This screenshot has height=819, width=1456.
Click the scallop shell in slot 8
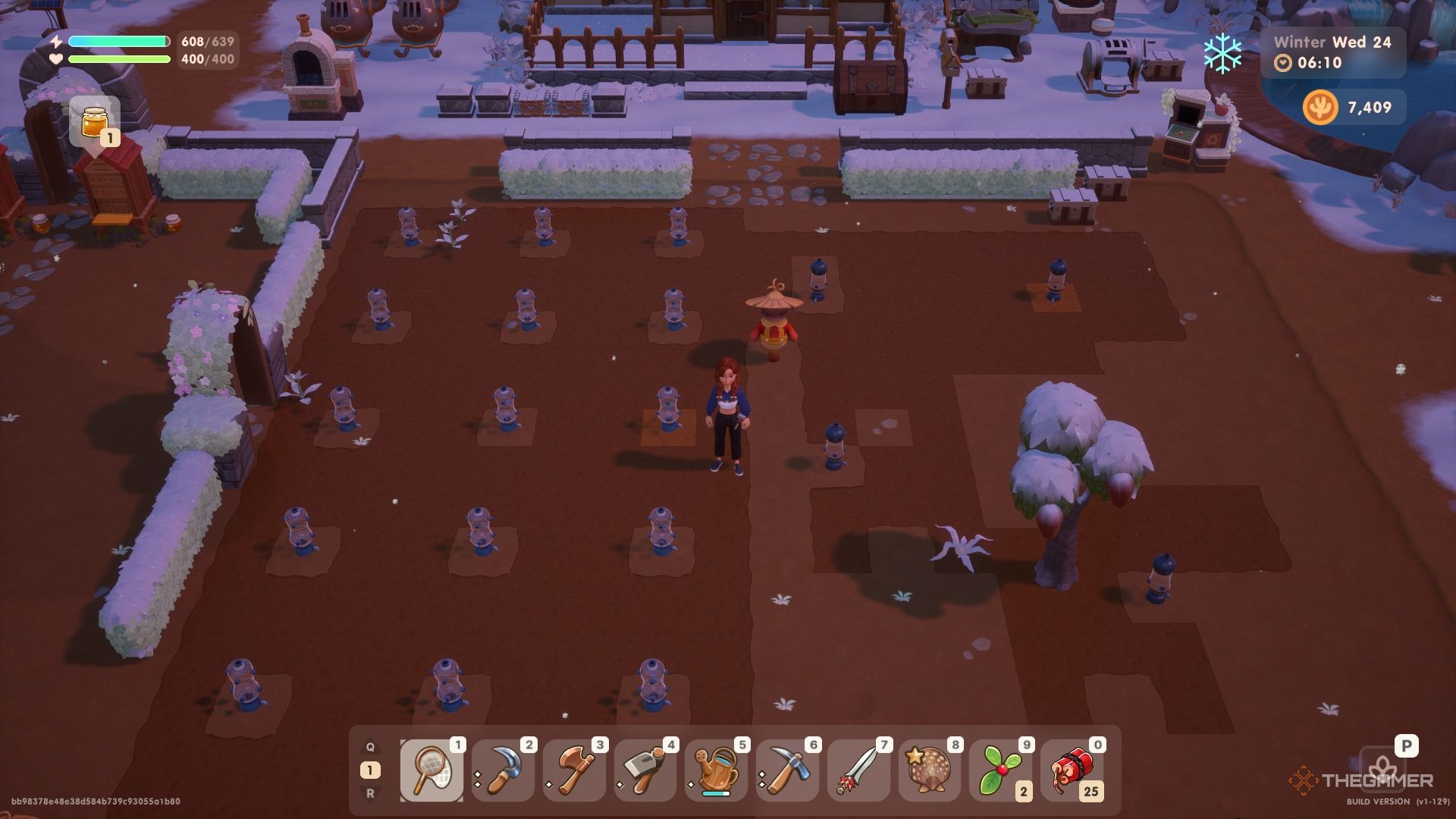[x=927, y=770]
